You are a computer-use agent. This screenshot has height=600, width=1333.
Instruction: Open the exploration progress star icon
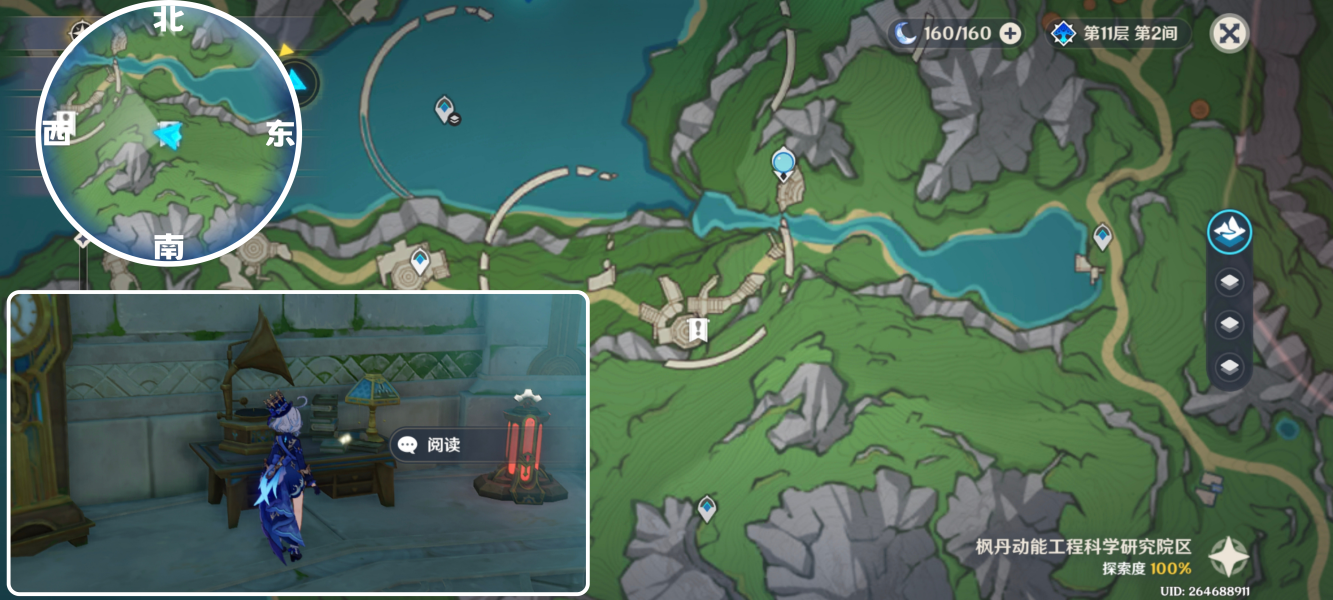(x=1228, y=557)
